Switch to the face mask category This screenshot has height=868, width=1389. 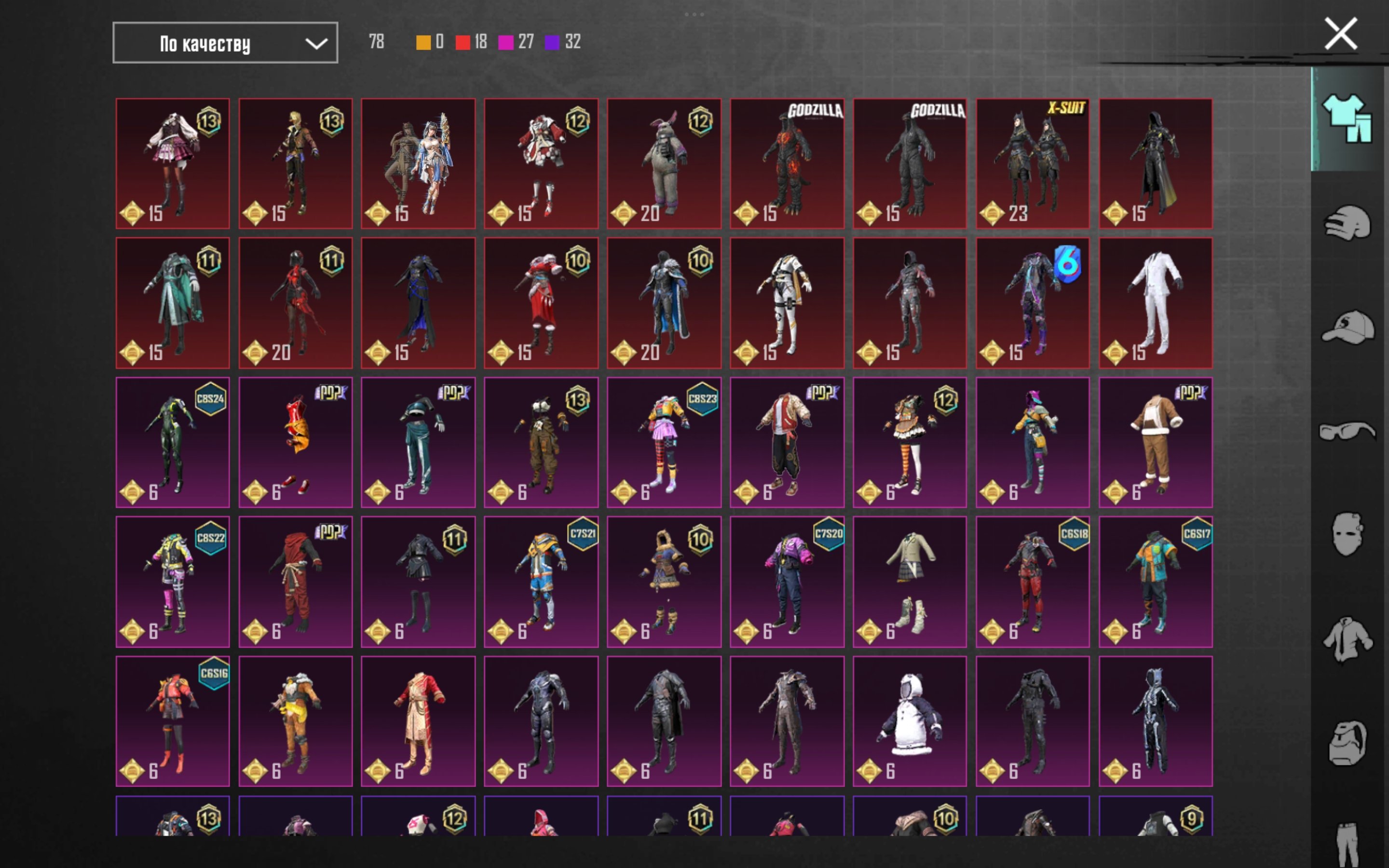[1347, 534]
